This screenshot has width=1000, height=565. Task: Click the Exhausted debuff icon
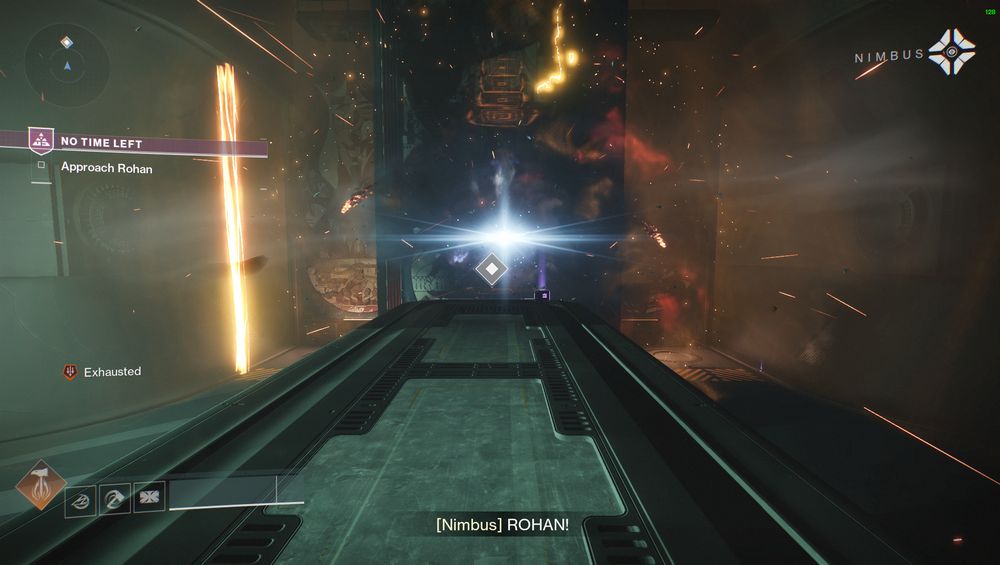pyautogui.click(x=70, y=372)
